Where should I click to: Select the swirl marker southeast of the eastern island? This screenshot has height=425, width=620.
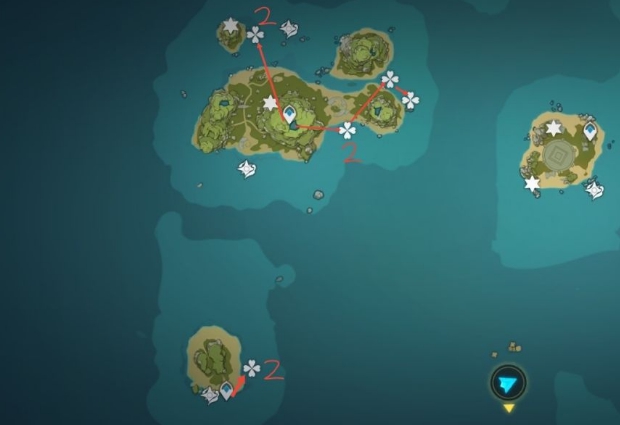point(594,188)
